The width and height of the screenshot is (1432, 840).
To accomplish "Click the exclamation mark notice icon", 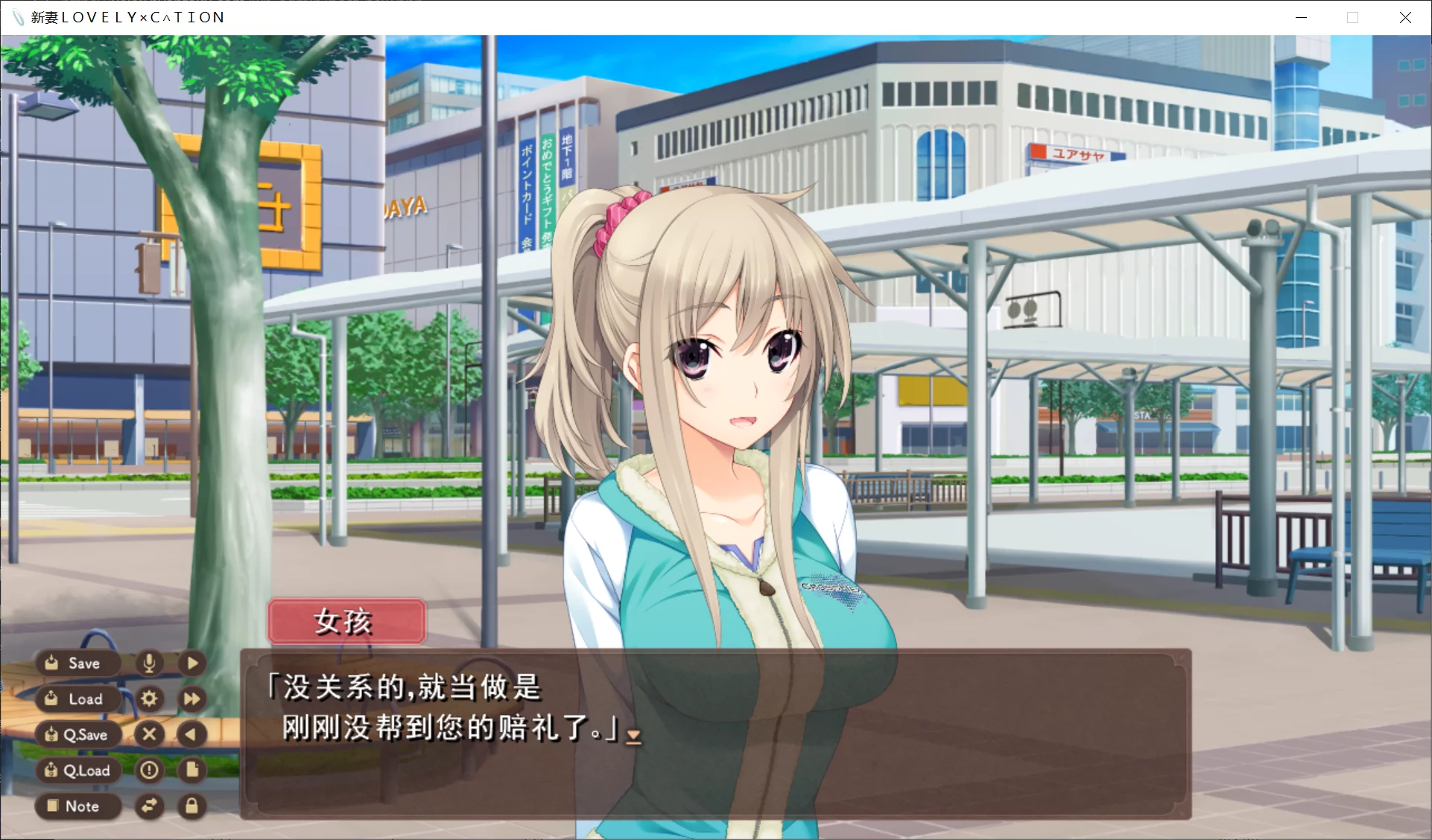I will pyautogui.click(x=149, y=770).
